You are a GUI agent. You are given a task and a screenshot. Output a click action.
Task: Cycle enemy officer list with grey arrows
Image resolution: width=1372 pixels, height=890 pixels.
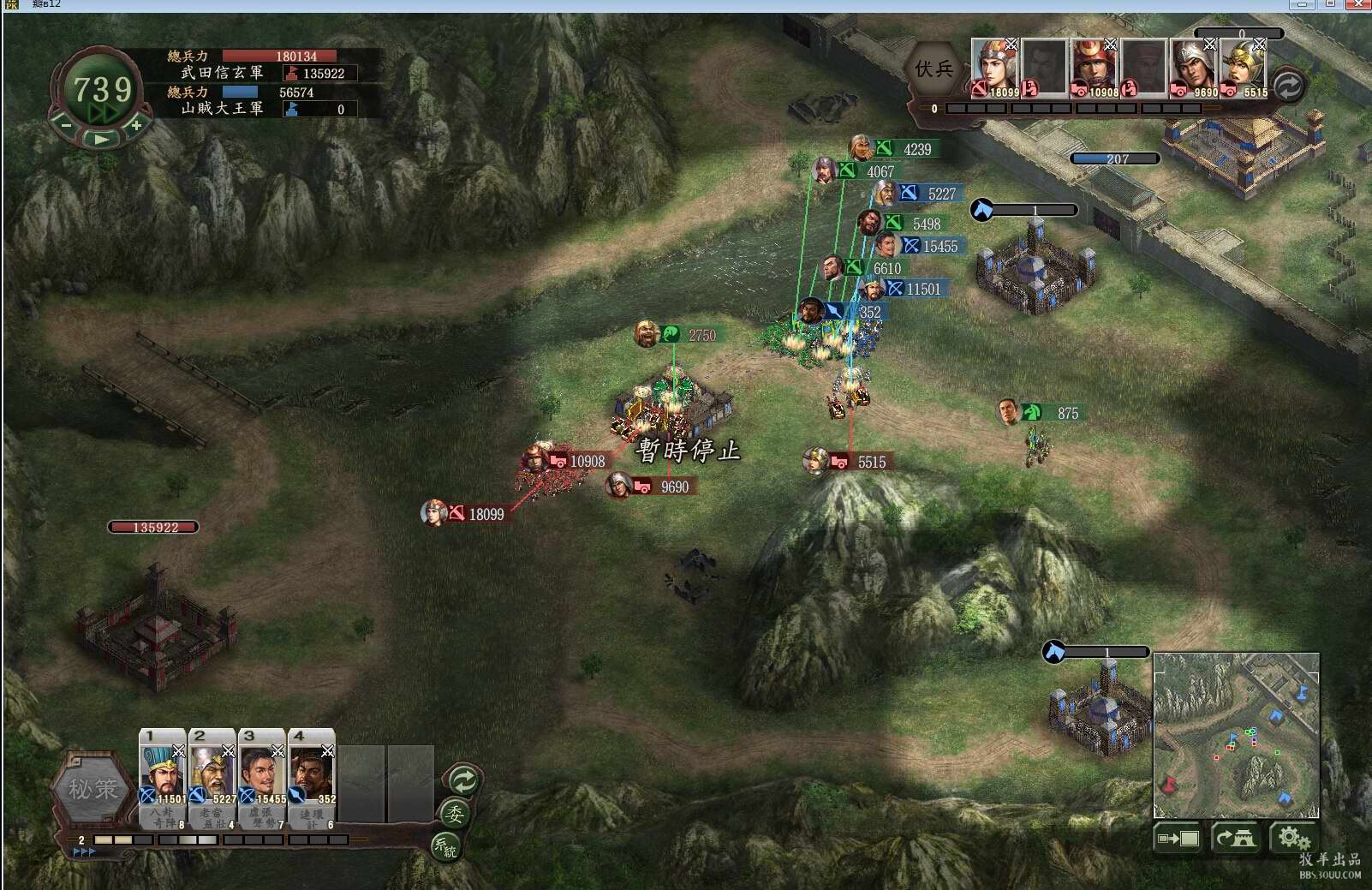pos(1288,86)
